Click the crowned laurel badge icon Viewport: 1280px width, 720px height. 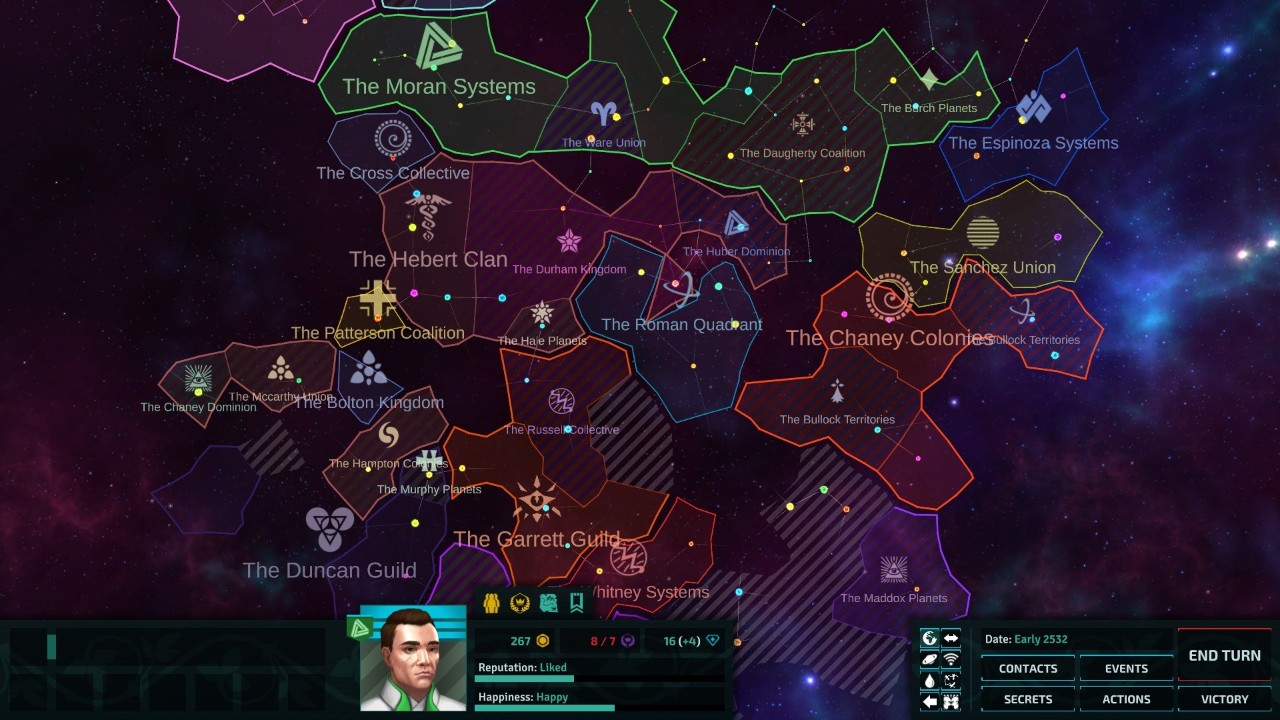click(519, 603)
